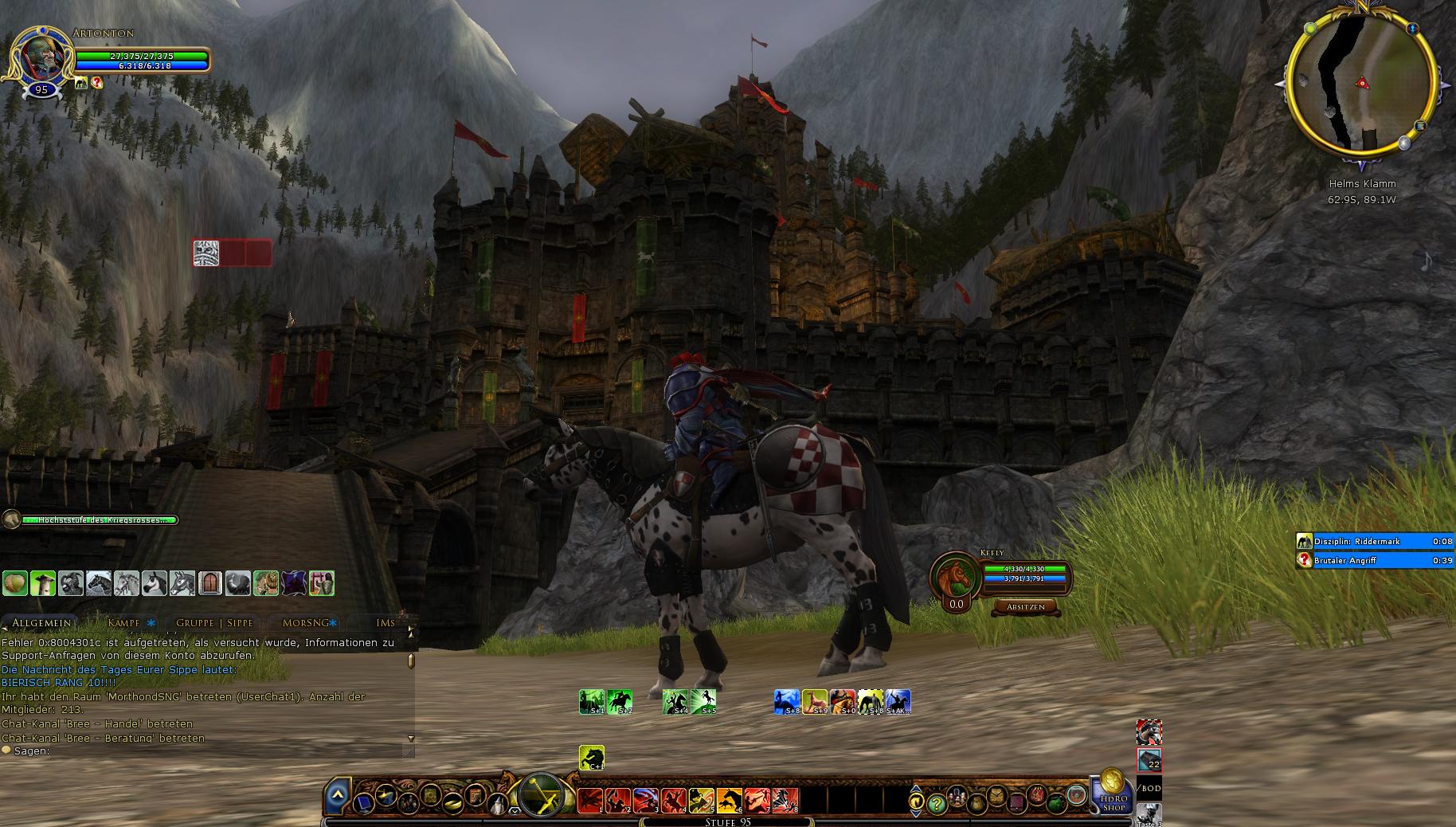This screenshot has width=1456, height=827.
Task: Use the green rider skill labeled S+1
Action: tap(592, 702)
